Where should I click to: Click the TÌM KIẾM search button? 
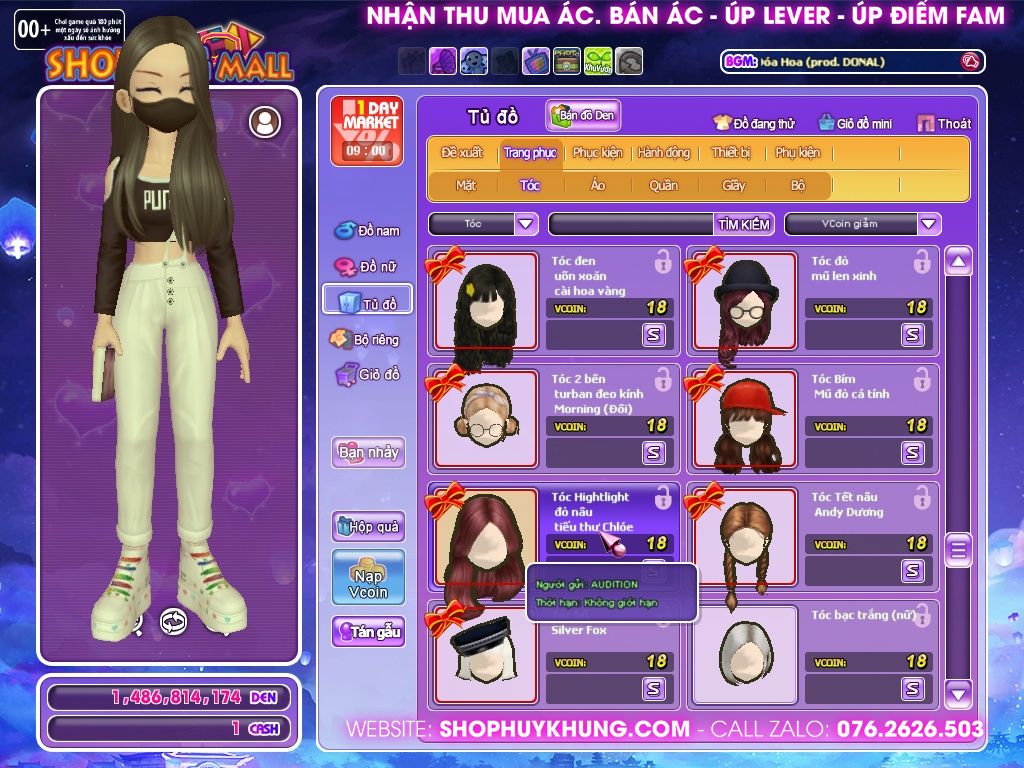(x=744, y=224)
